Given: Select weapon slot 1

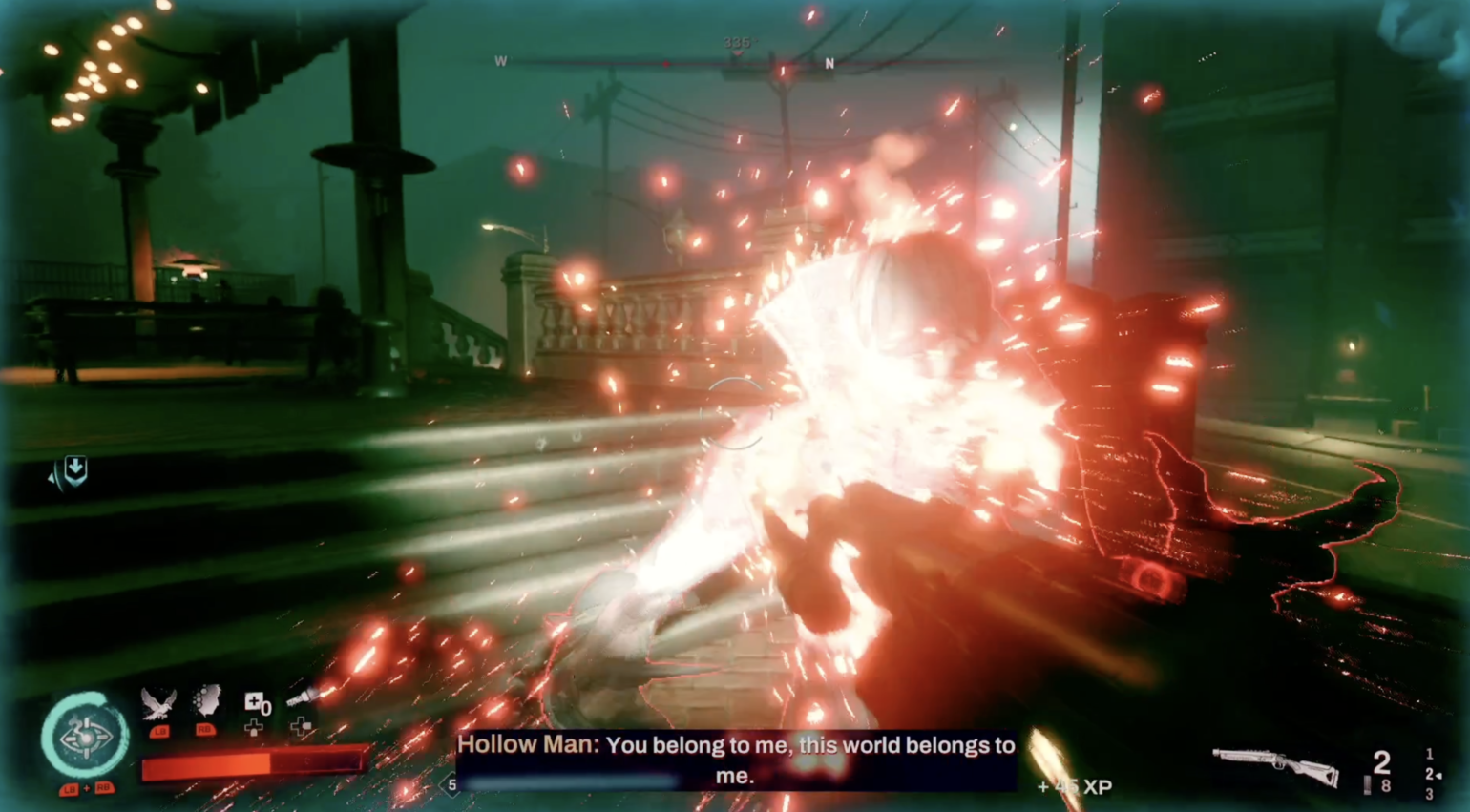Looking at the screenshot, I should [x=1429, y=754].
